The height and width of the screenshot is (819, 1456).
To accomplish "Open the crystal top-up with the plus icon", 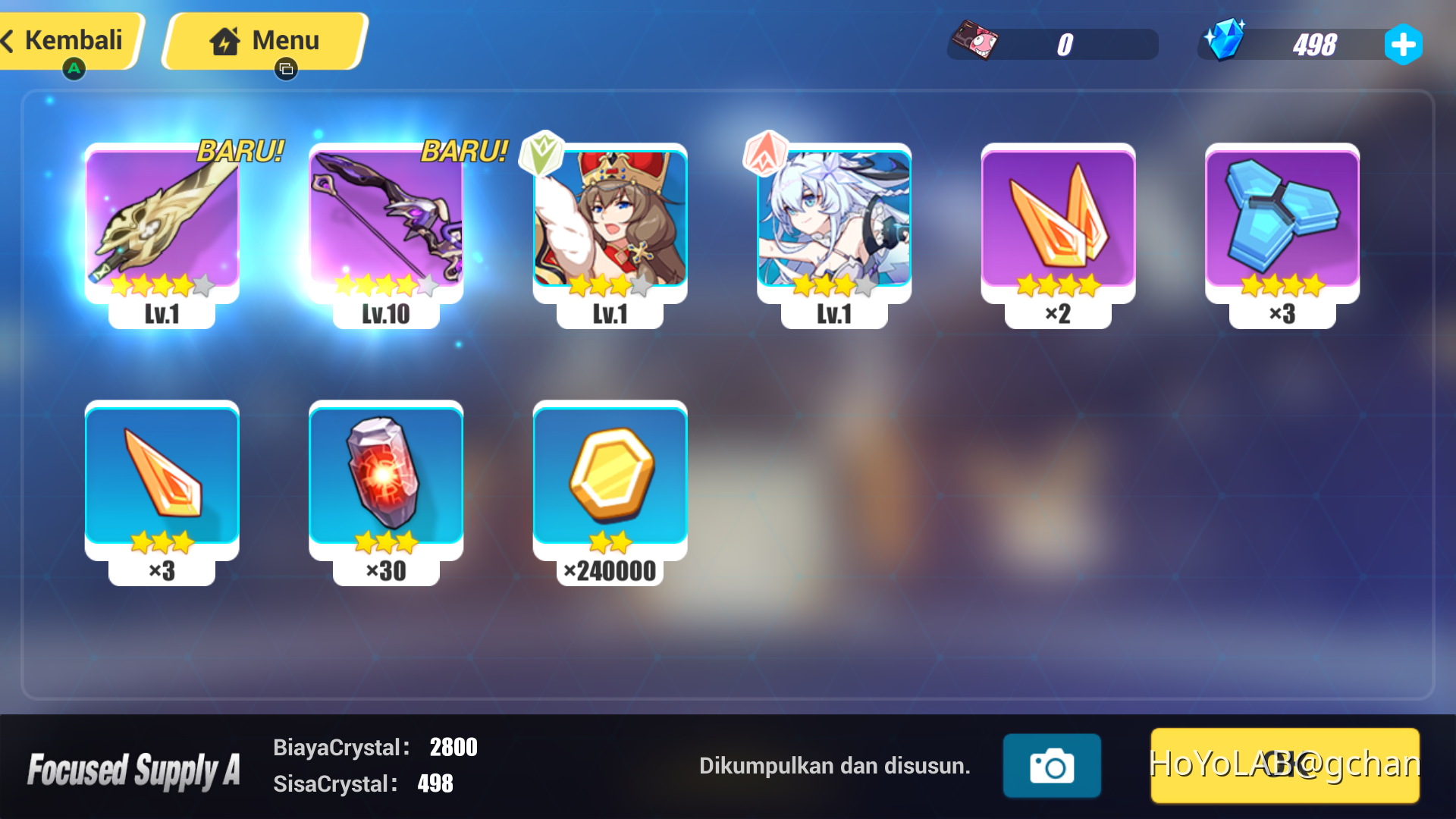I will pos(1404,44).
